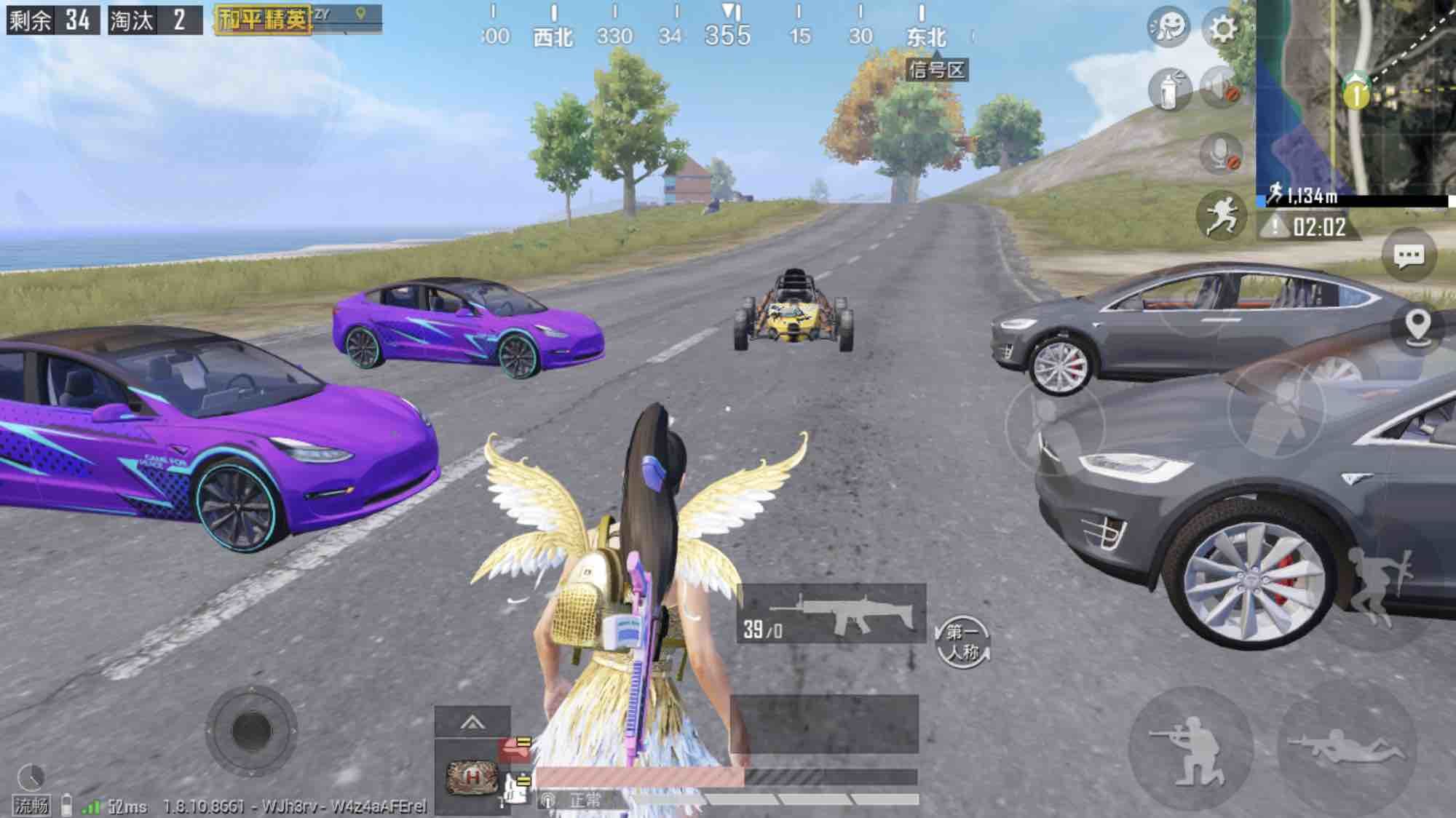Use the first aid kit item
Image resolution: width=1456 pixels, height=818 pixels.
point(472,778)
